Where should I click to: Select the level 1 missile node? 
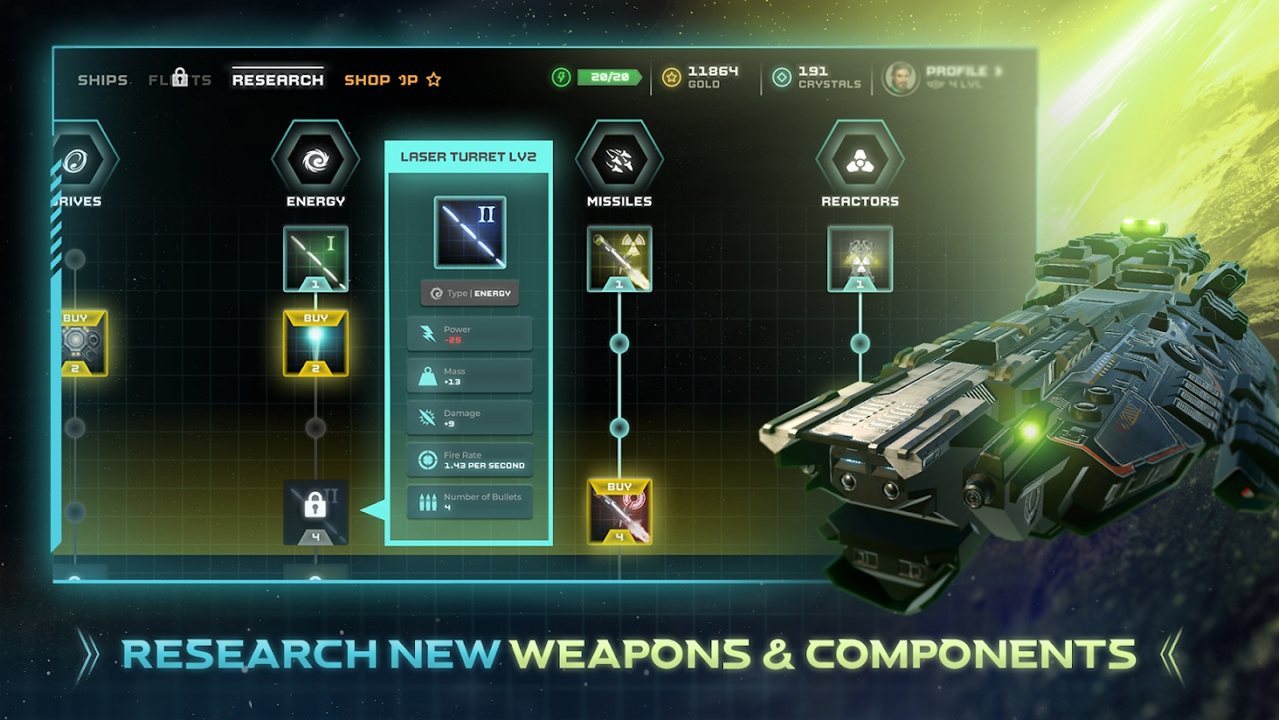pyautogui.click(x=619, y=259)
